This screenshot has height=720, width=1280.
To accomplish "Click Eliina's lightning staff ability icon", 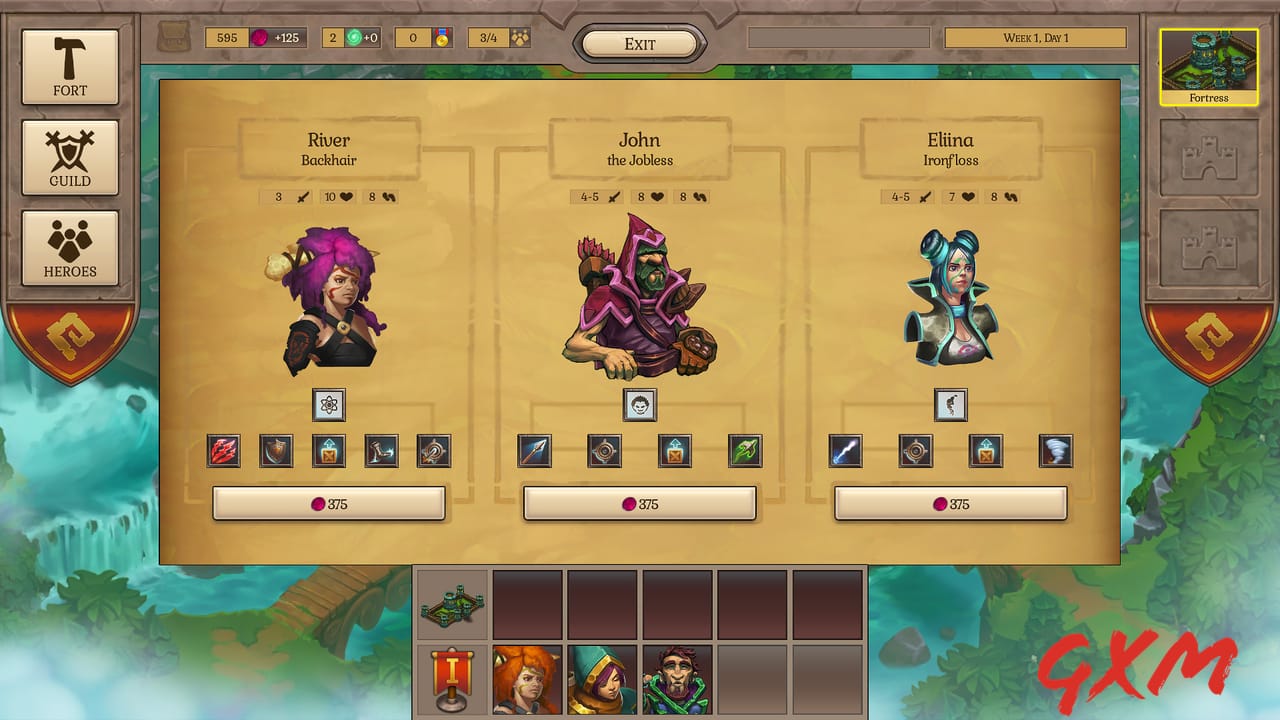I will (x=846, y=451).
